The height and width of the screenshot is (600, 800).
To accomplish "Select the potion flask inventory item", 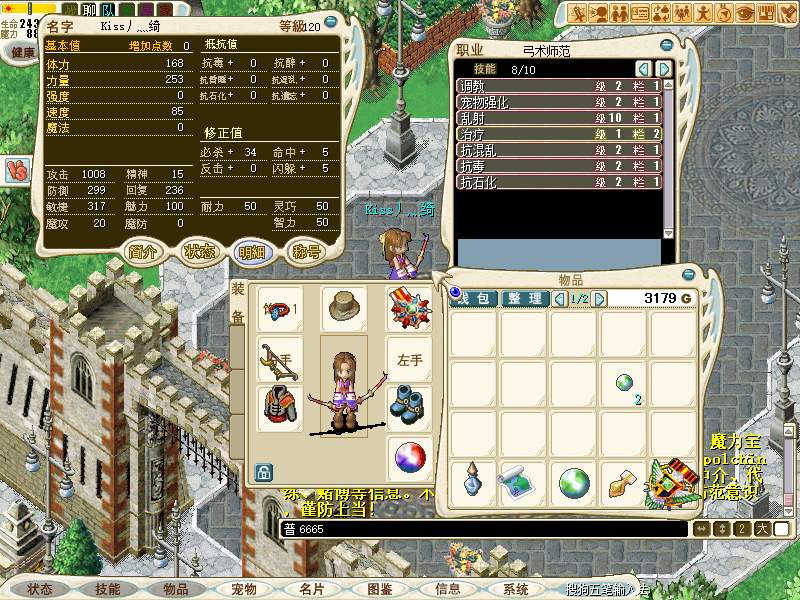I will pyautogui.click(x=474, y=483).
